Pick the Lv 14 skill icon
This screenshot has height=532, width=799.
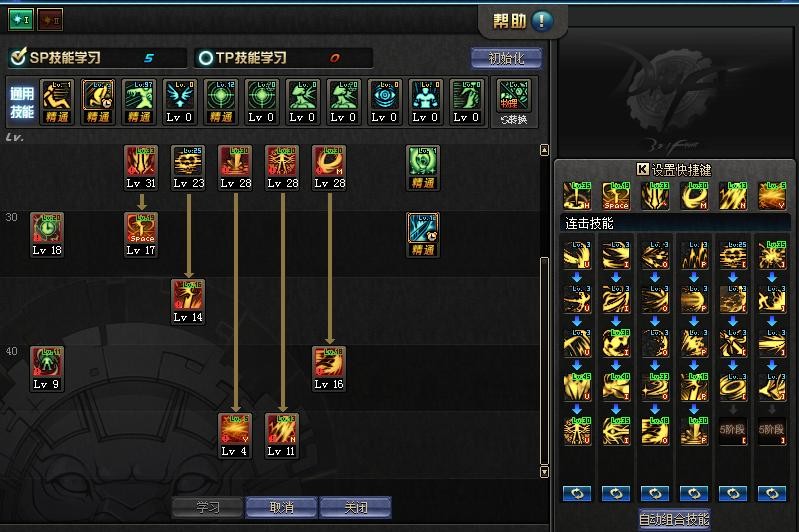point(188,295)
